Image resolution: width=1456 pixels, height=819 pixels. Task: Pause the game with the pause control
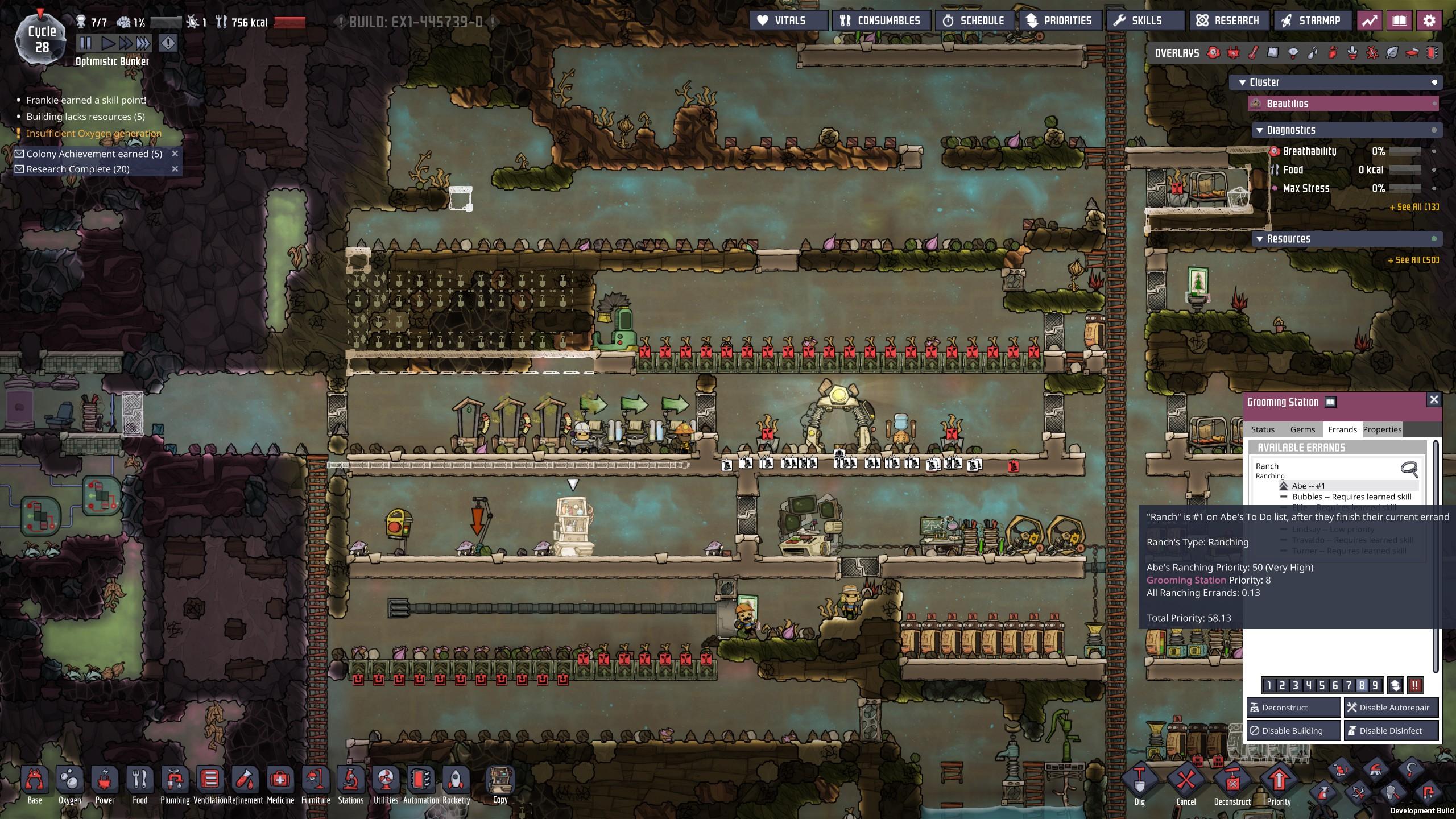[x=84, y=42]
